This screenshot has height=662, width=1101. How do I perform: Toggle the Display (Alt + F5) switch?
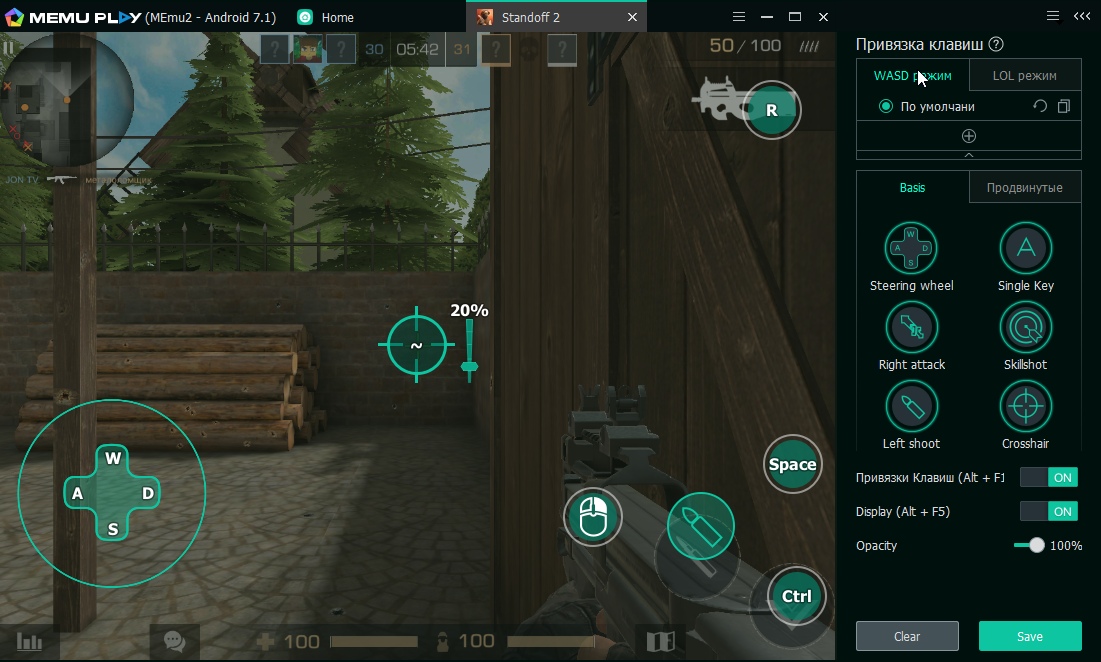[x=1048, y=511]
